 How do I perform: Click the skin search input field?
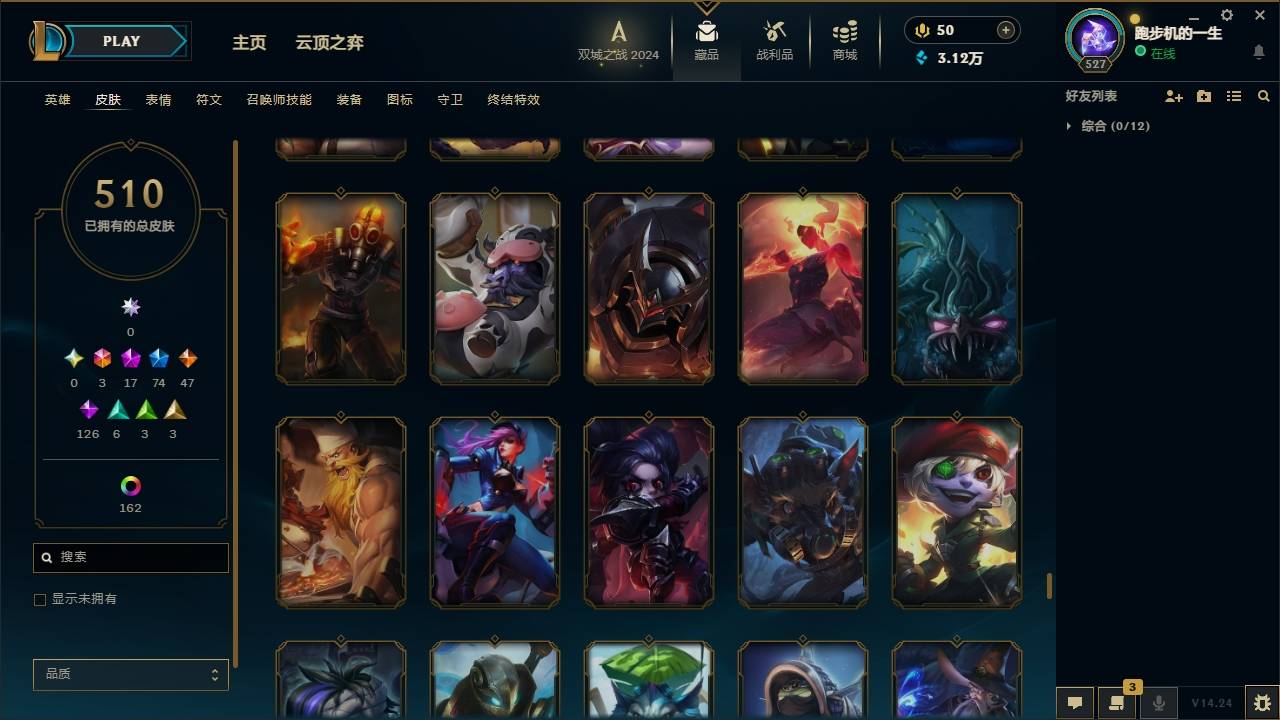(130, 557)
